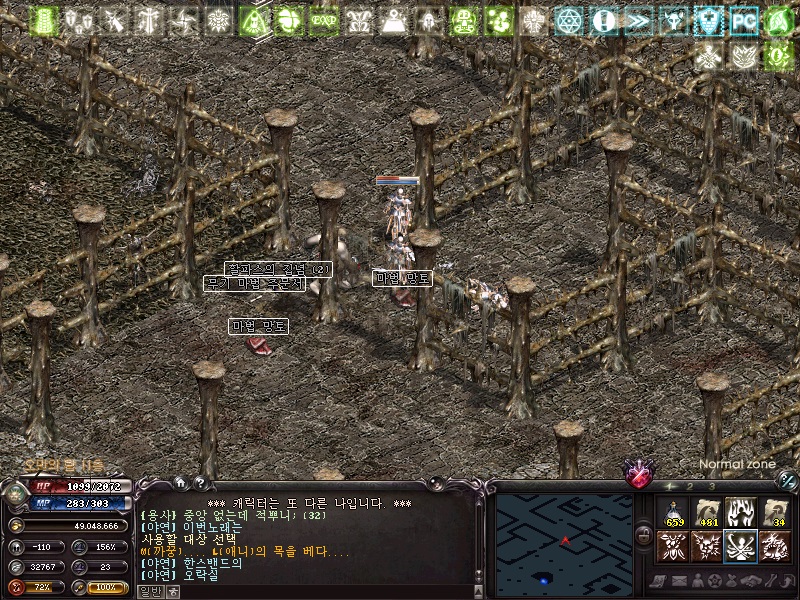800x600 pixels.
Task: Activate the flaming figure skill icon
Action: (741, 512)
